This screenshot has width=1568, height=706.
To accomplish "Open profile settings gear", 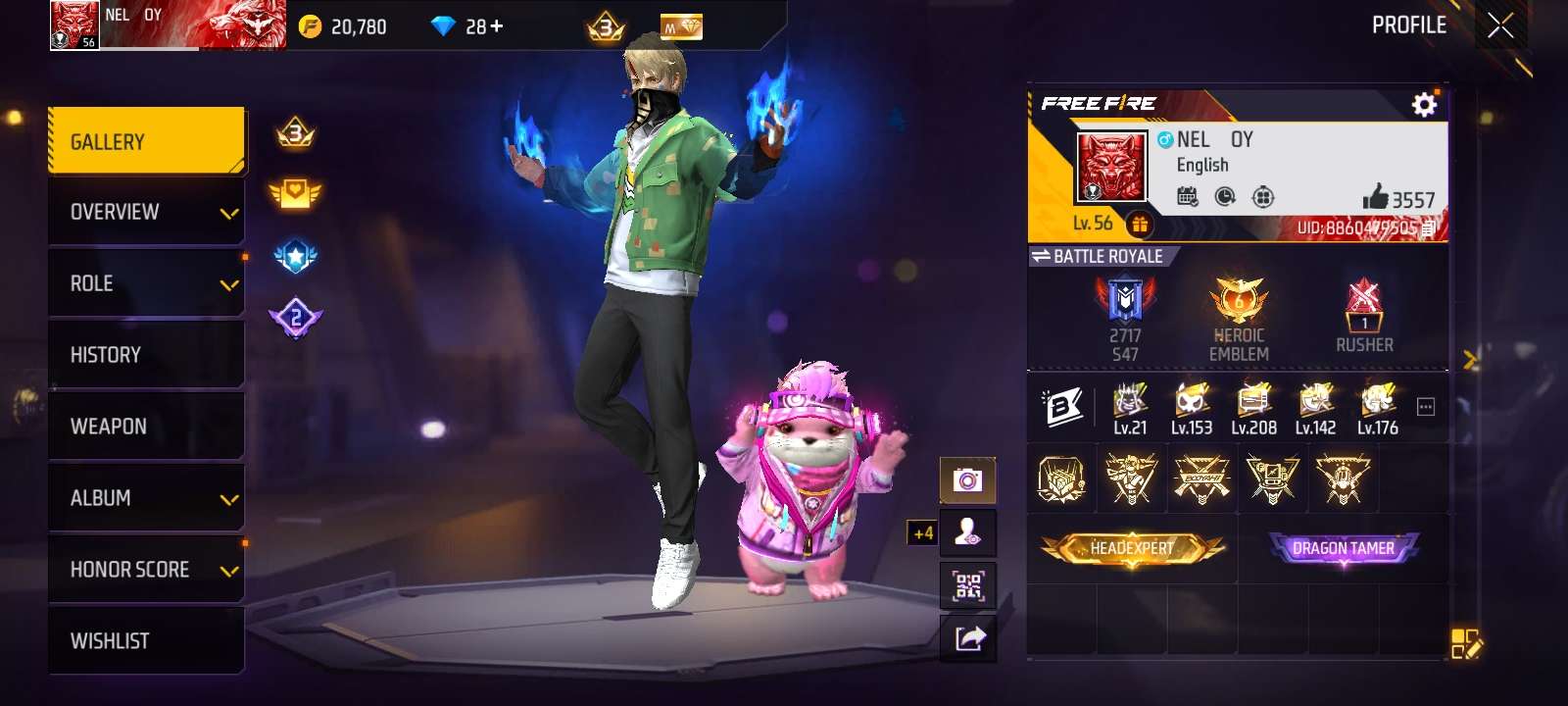I will tap(1424, 105).
